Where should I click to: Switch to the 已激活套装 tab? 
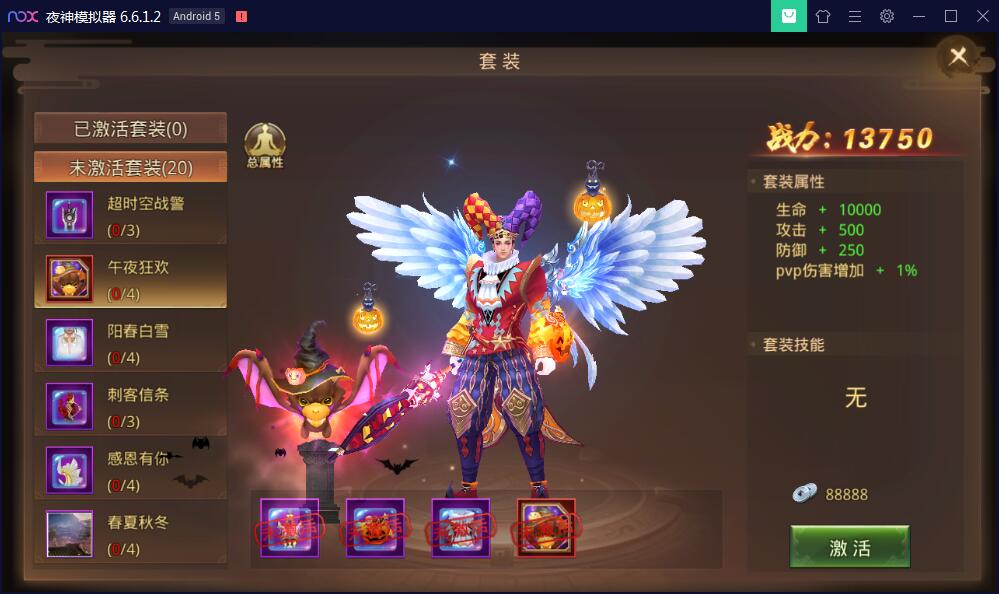130,129
